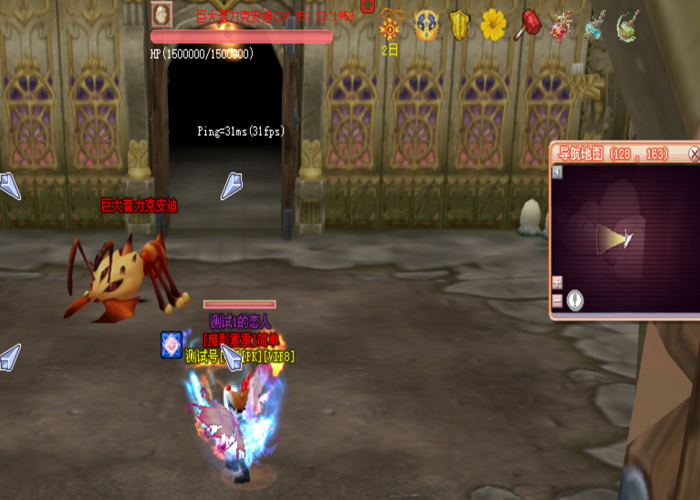Zoom in the navigation map
Screen dimensions: 700x500
click(557, 282)
